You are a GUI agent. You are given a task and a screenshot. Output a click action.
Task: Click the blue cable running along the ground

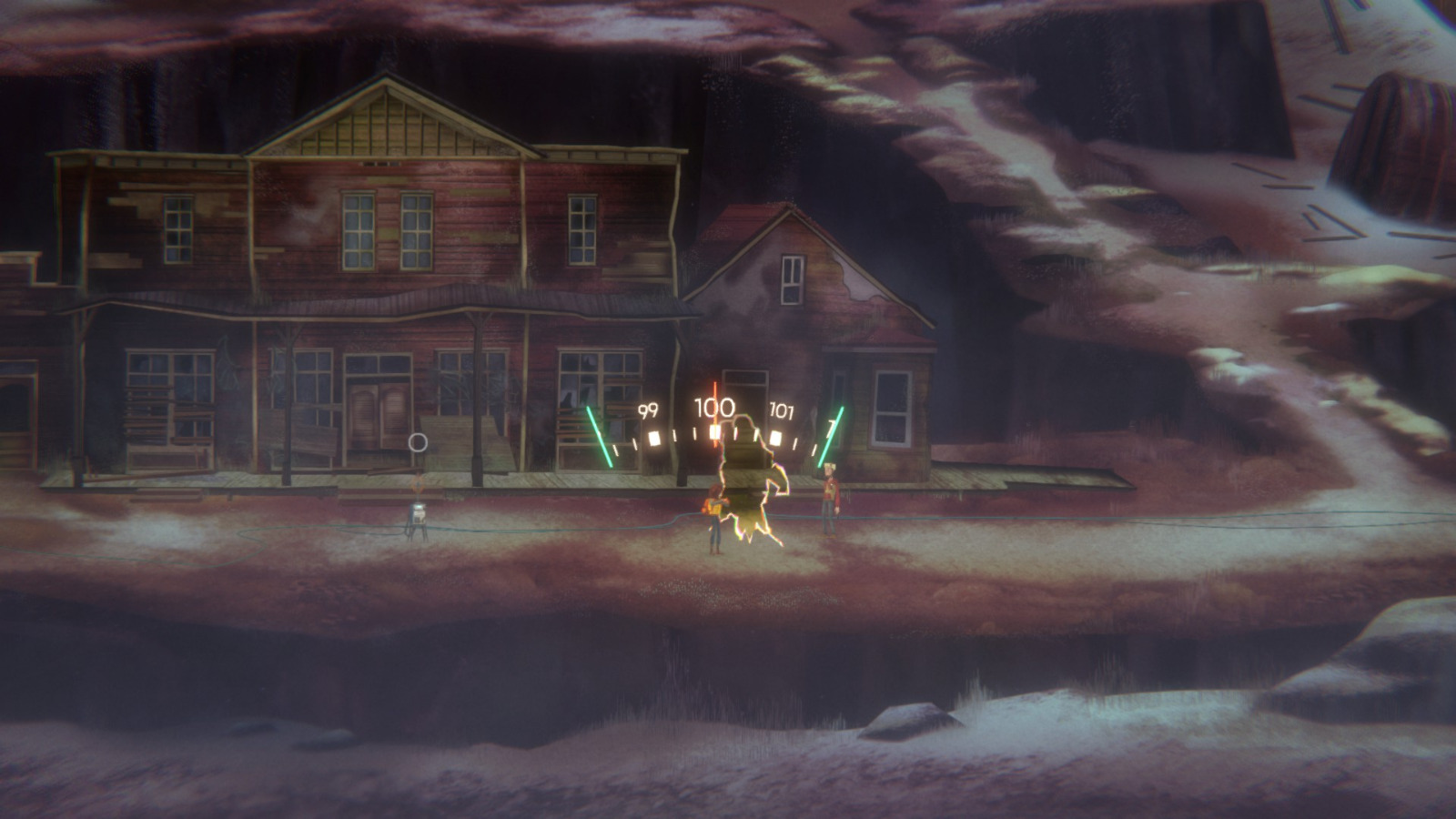click(x=546, y=528)
